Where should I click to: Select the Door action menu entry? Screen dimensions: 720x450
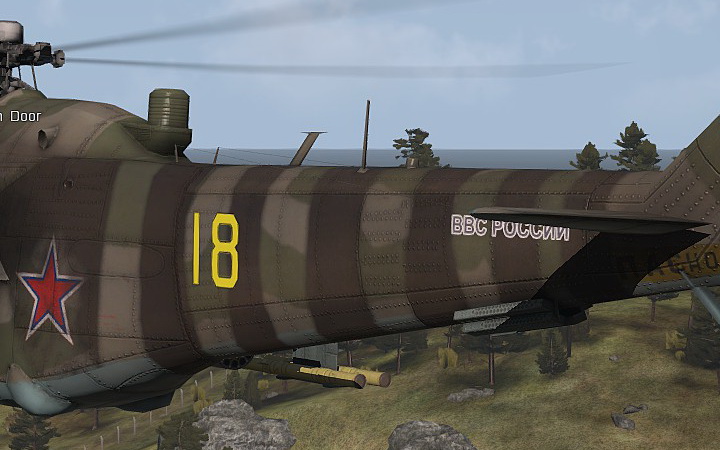click(22, 117)
